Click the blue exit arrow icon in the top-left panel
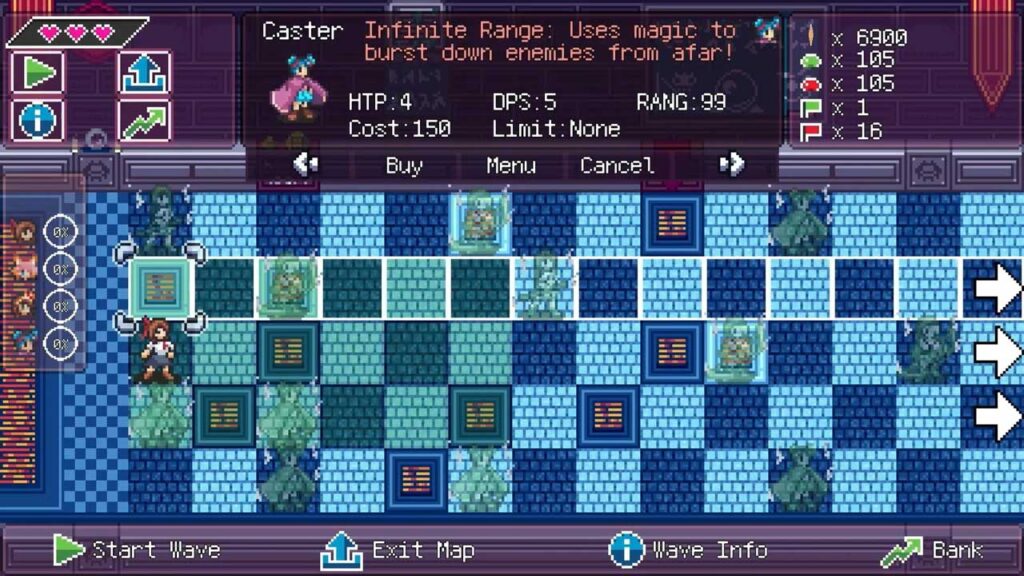 click(x=143, y=72)
